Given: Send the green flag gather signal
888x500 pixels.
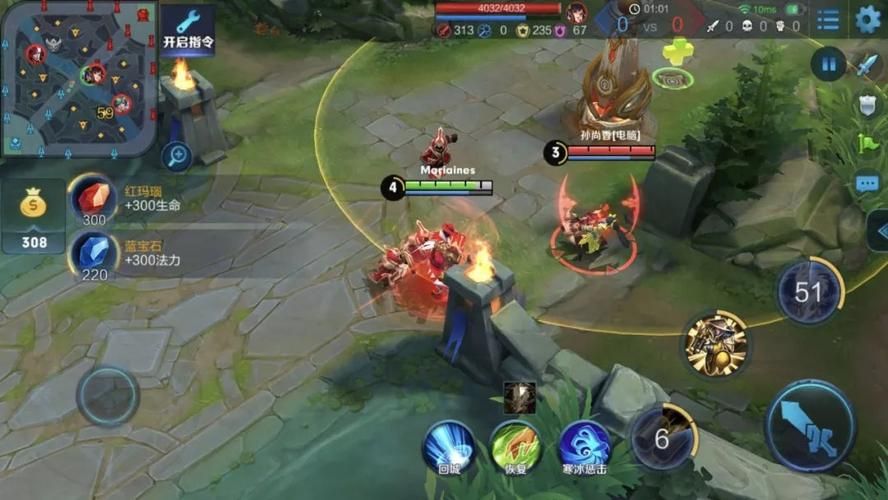Looking at the screenshot, I should 867,144.
